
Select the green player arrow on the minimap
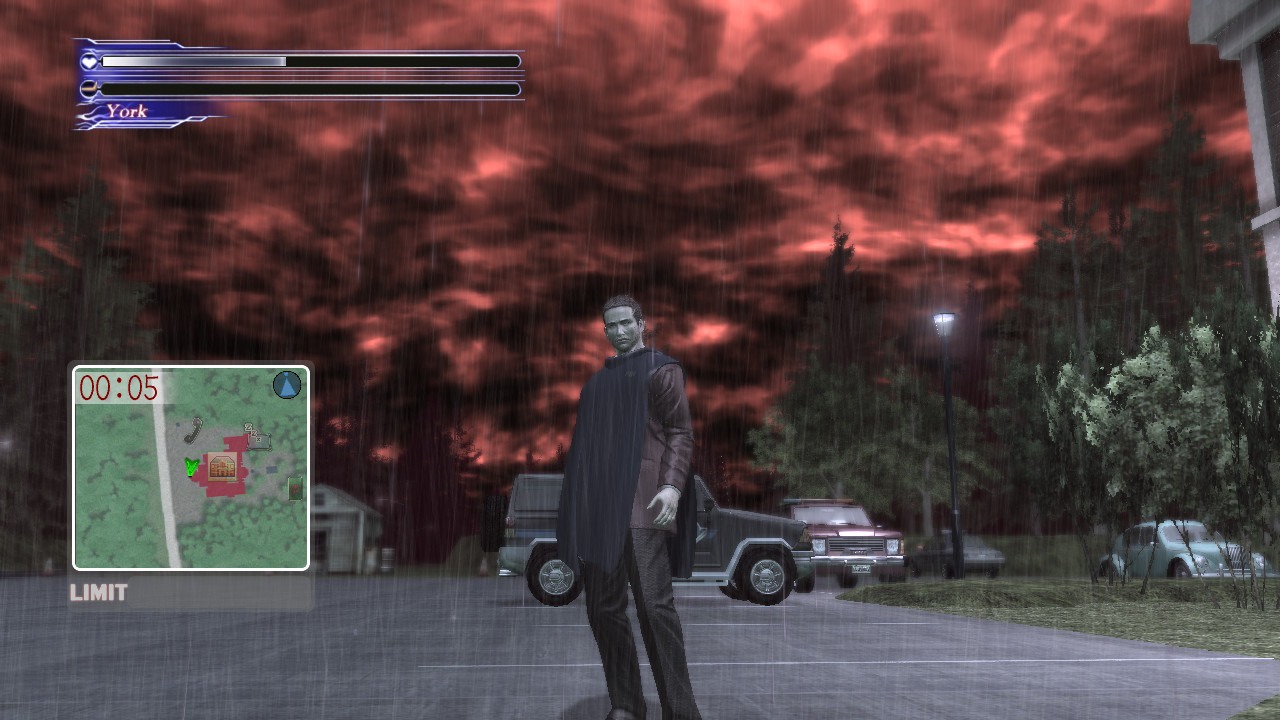click(x=191, y=466)
